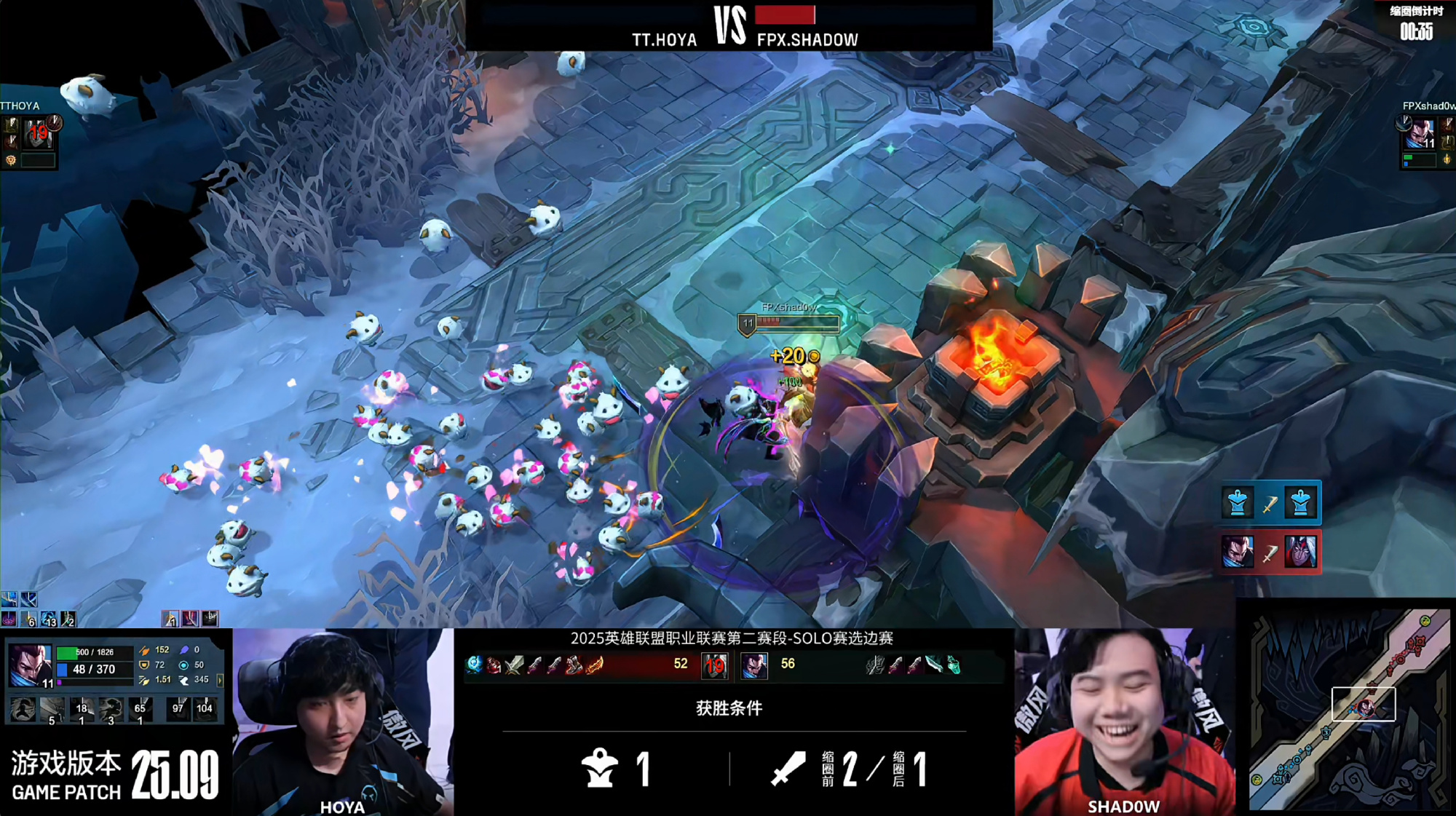Click summoner spell with cooldown 97
Screen dimensions: 1456x816
(x=178, y=708)
